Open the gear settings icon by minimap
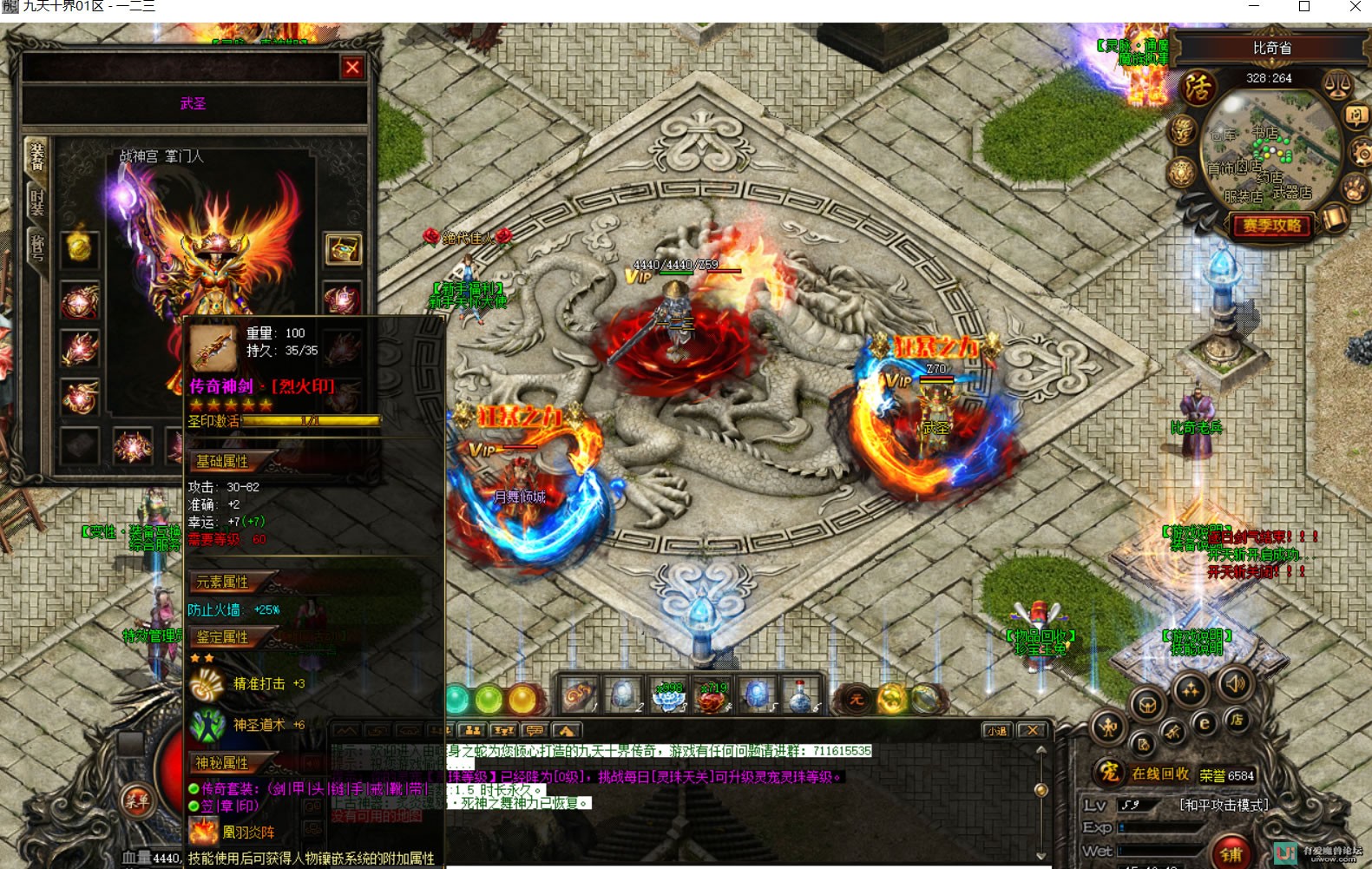Viewport: 1372px width, 869px height. (x=1362, y=155)
